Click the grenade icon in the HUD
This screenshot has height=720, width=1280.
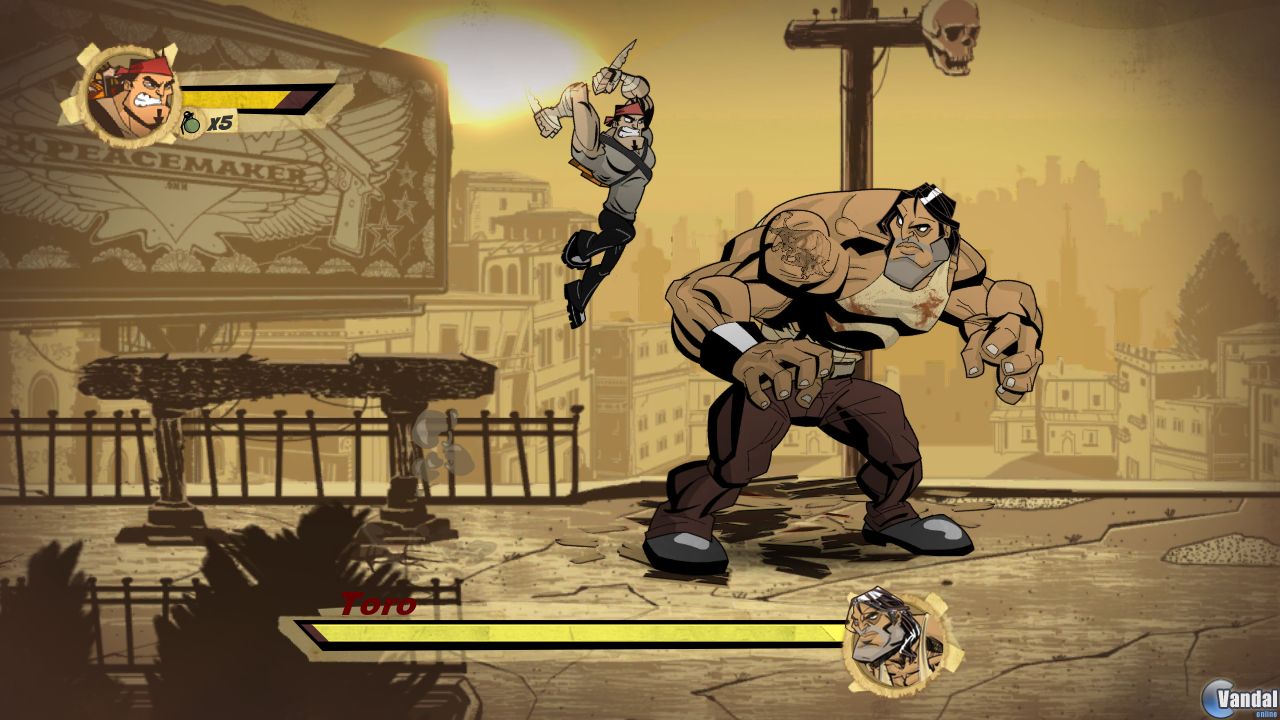tap(192, 123)
